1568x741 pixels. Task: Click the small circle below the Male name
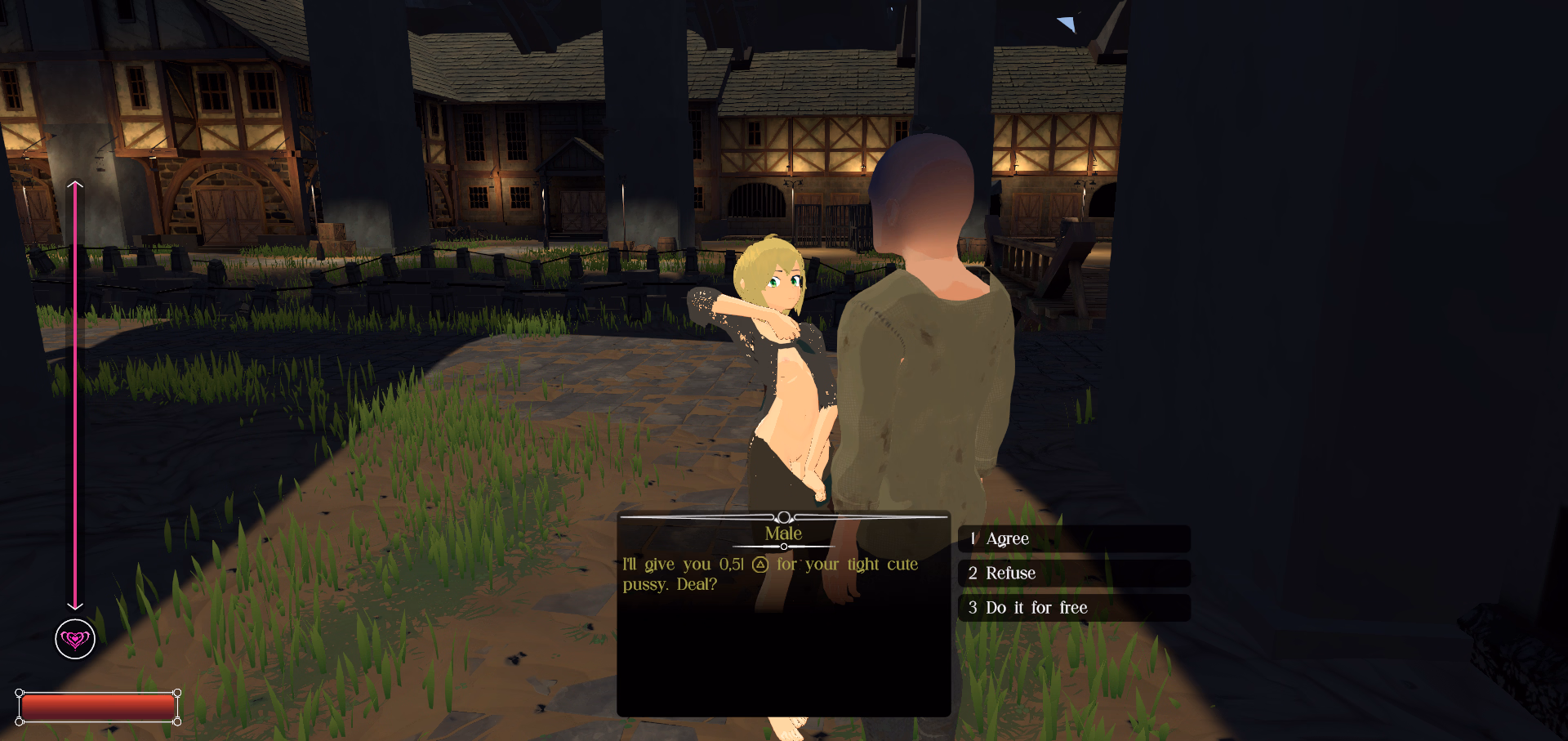pos(784,547)
